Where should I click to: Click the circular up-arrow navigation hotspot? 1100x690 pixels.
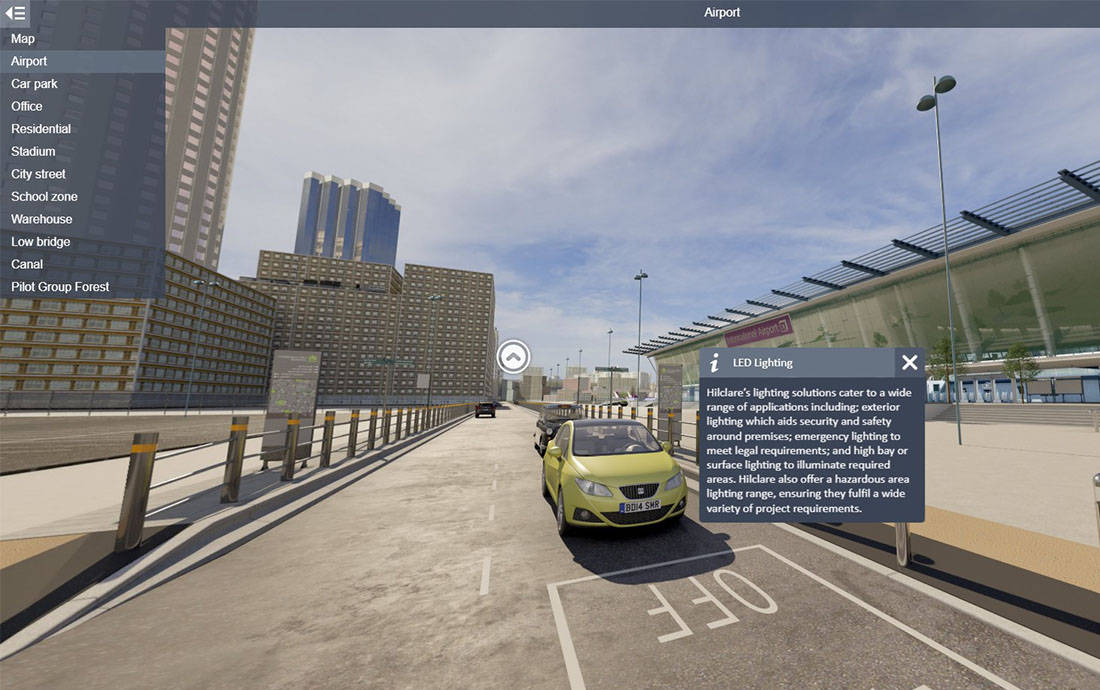[x=514, y=356]
